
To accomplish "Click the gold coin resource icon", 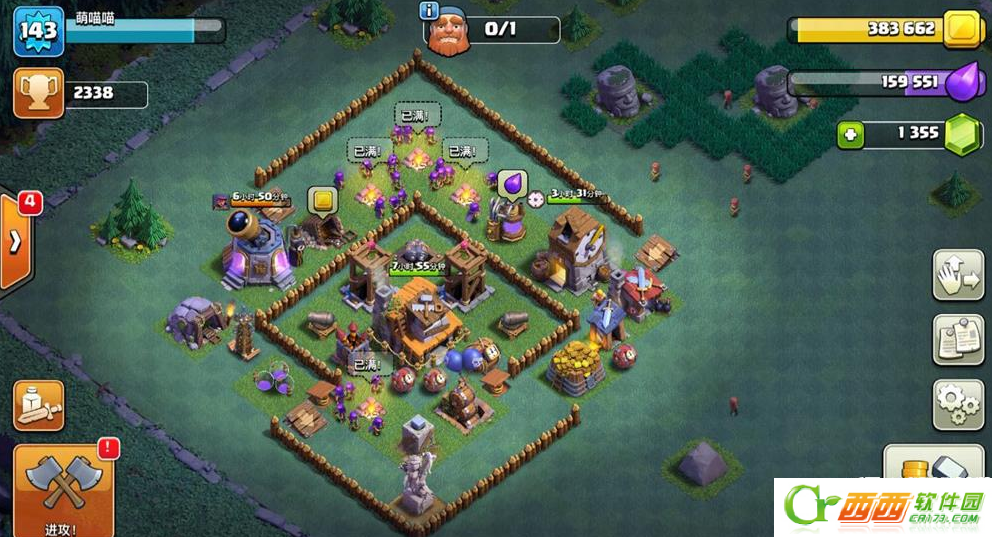I will [x=962, y=29].
